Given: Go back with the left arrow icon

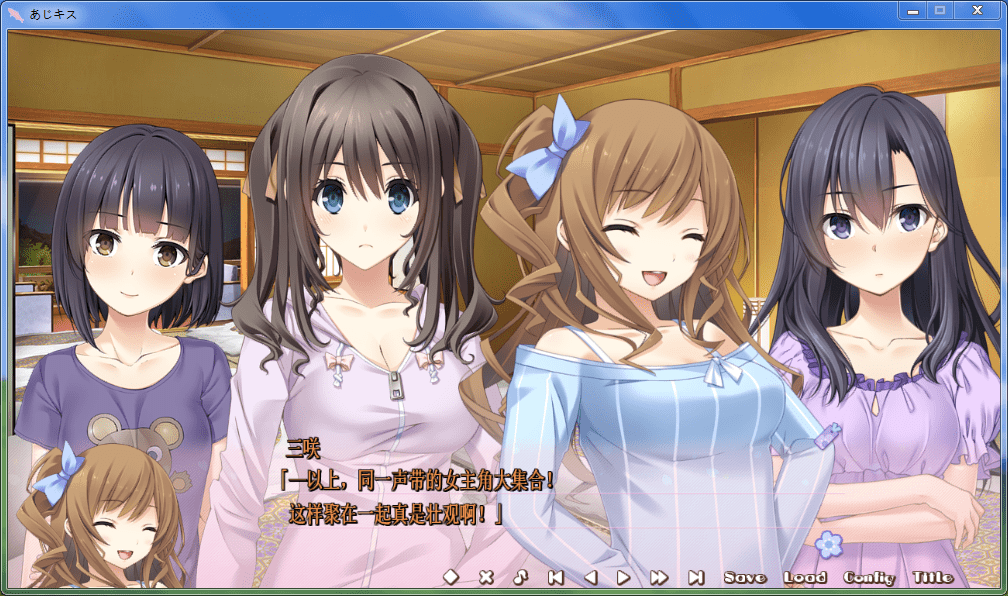Looking at the screenshot, I should tap(590, 577).
